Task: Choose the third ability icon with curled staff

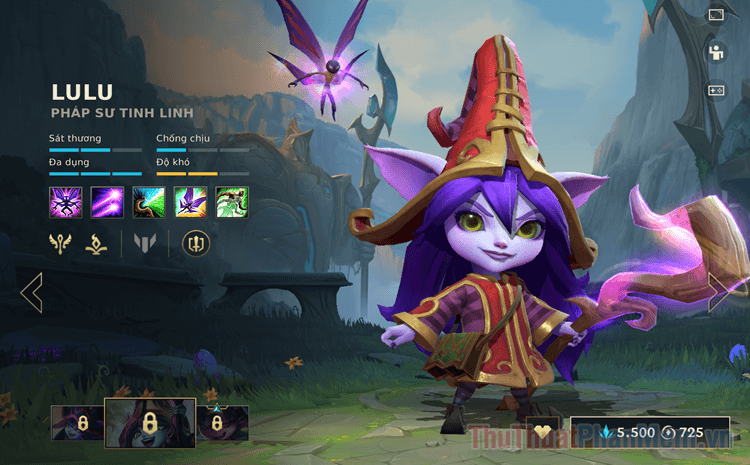Action: (x=149, y=202)
